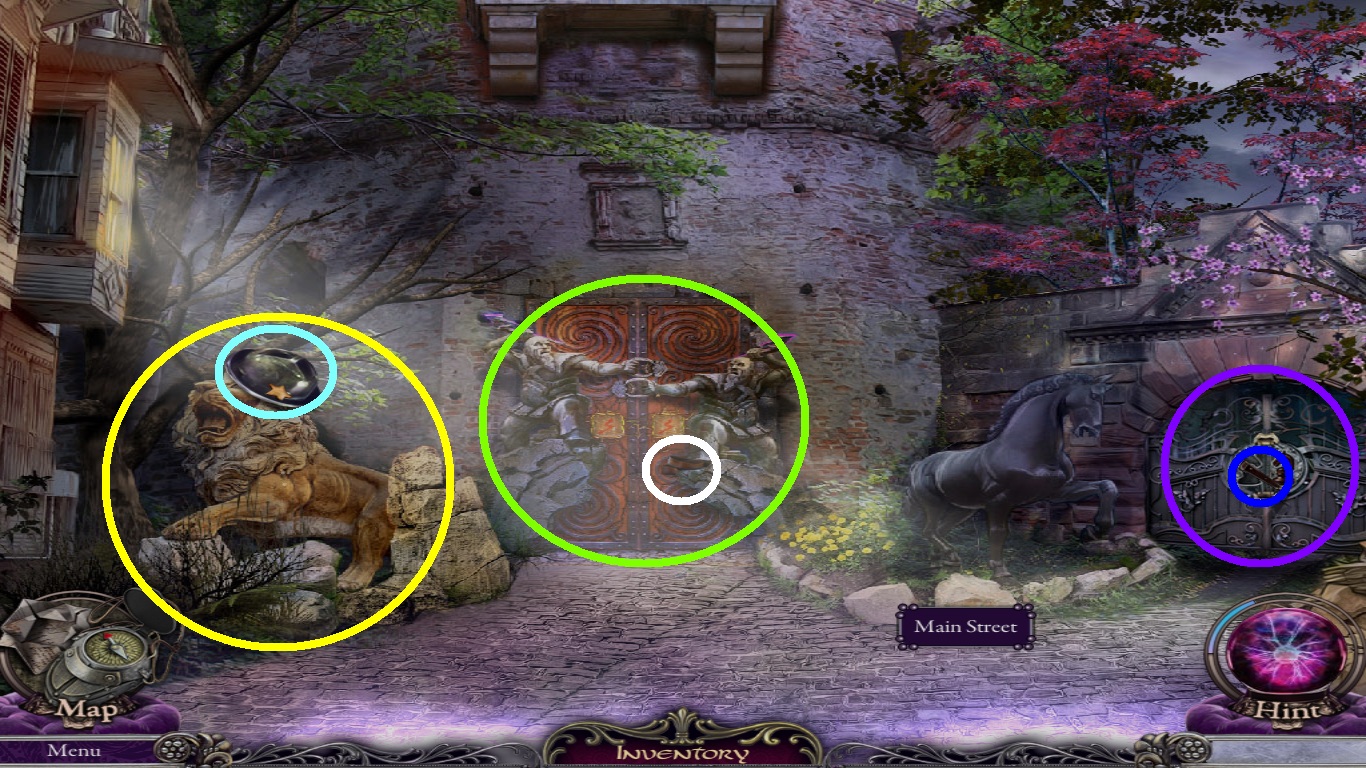Go to the Main Street location label
This screenshot has height=768, width=1366.
coord(965,627)
